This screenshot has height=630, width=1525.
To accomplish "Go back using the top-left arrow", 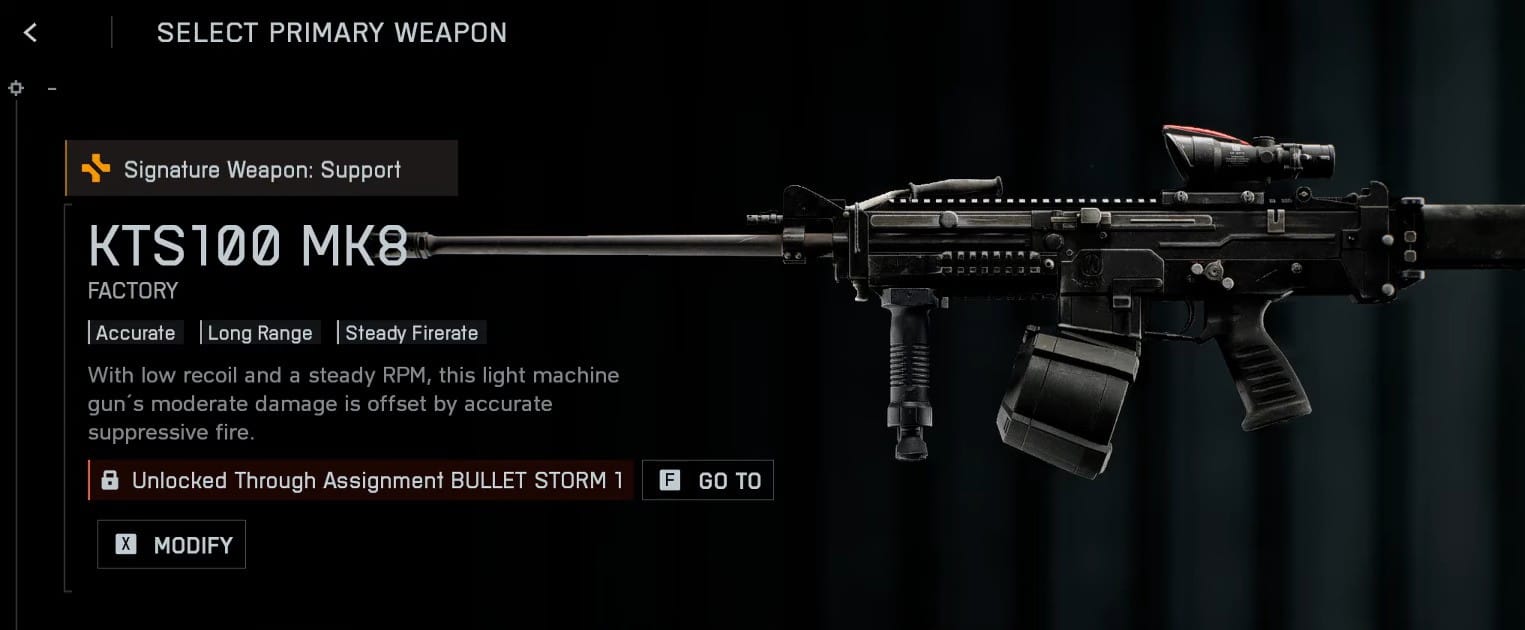I will pyautogui.click(x=30, y=33).
